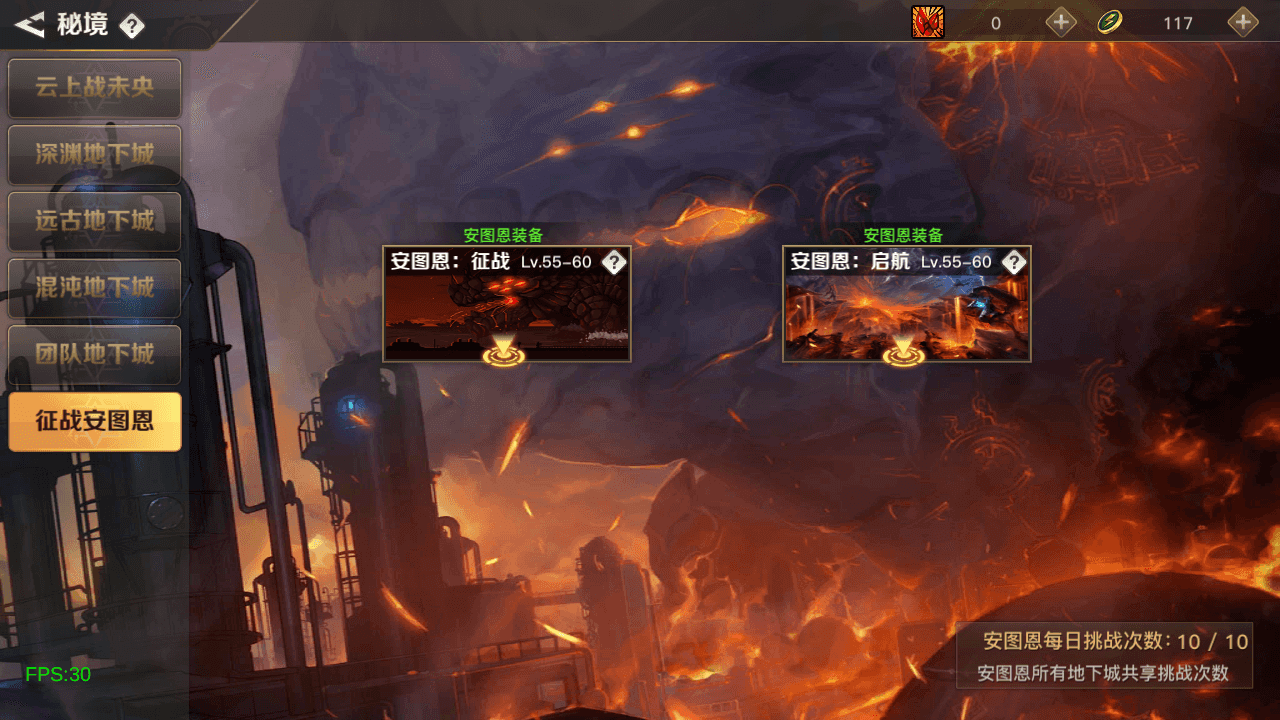The image size is (1280, 720).
Task: Click the glowing arrow under 安图恩：征战
Action: tap(506, 350)
